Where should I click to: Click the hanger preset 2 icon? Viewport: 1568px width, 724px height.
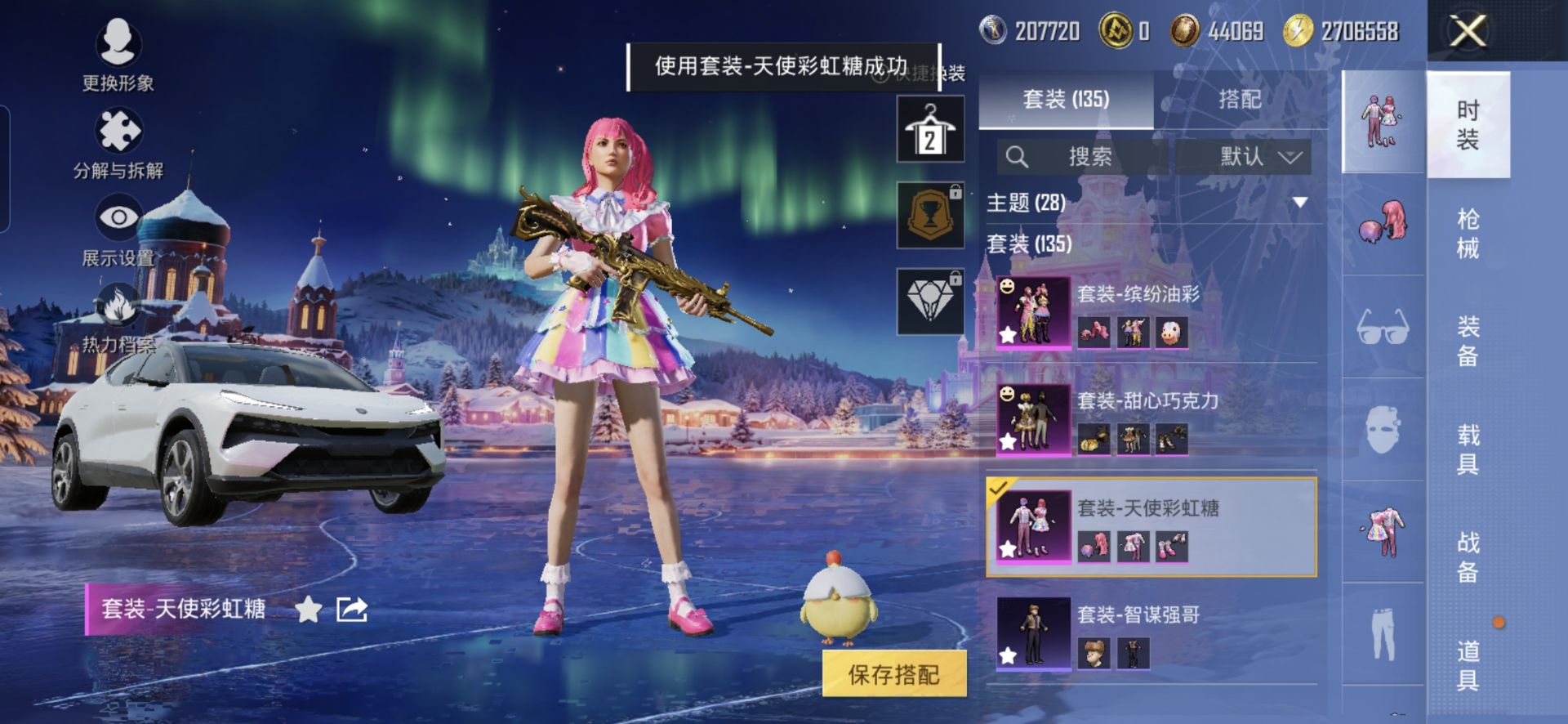tap(930, 129)
